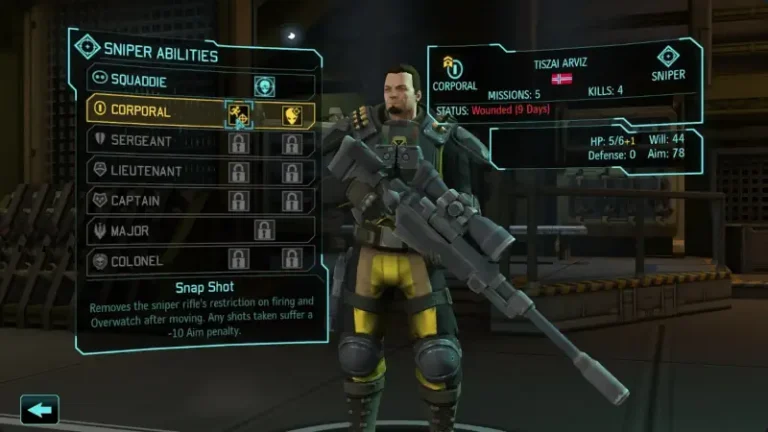Select the Snap Shot ability icon

point(239,114)
